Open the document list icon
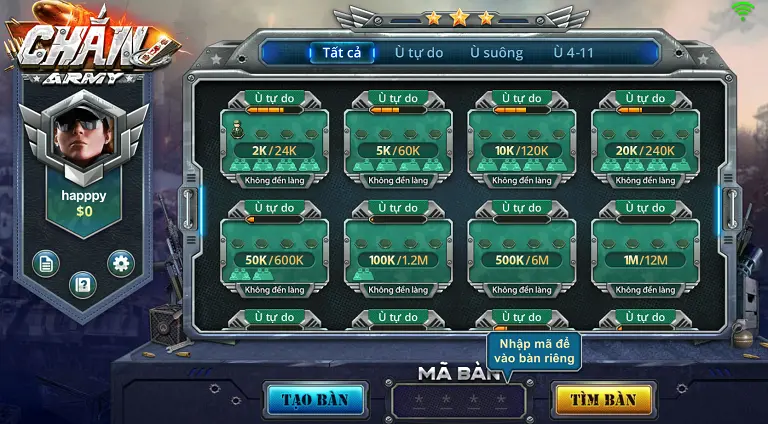 45,263
